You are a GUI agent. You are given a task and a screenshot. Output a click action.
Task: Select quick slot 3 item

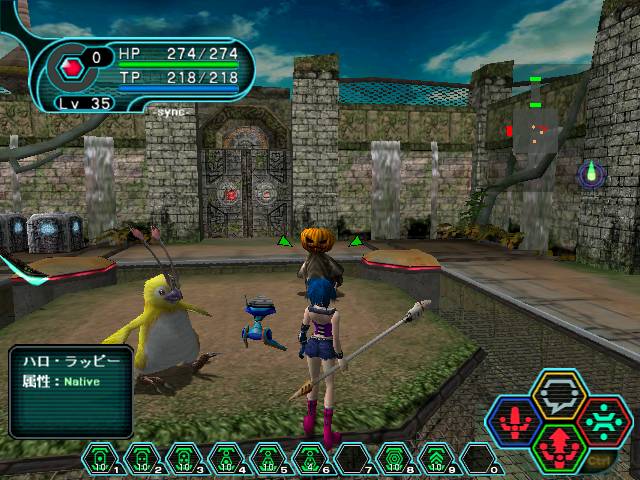click(183, 459)
